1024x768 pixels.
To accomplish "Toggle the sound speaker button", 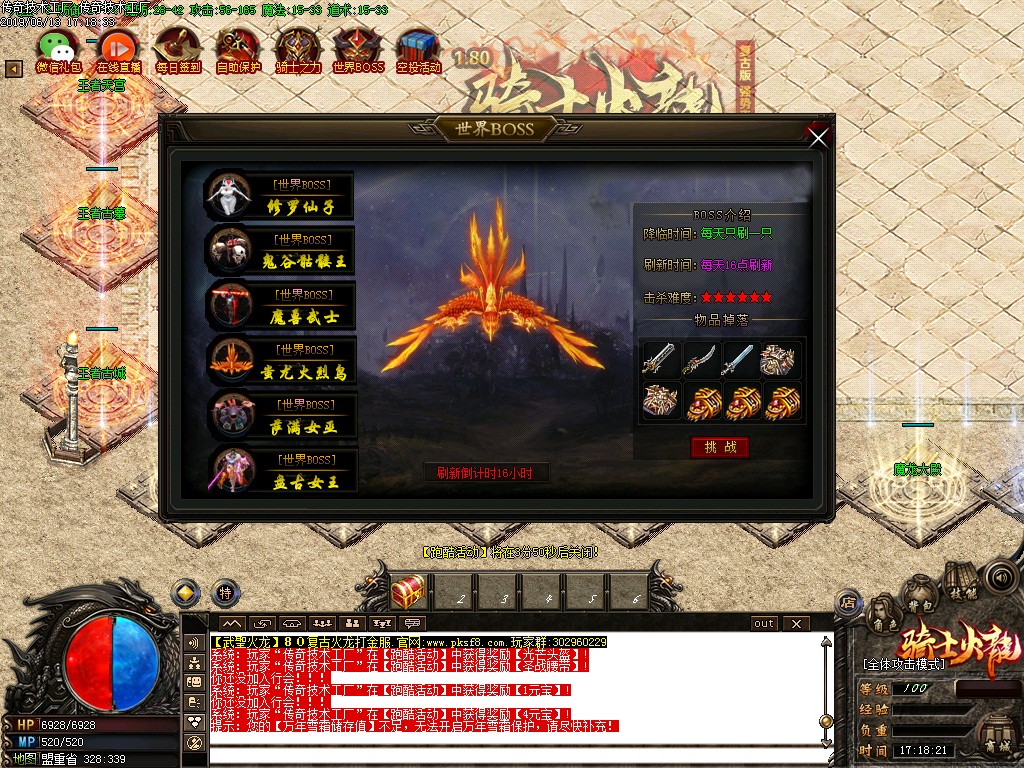I will pyautogui.click(x=999, y=577).
